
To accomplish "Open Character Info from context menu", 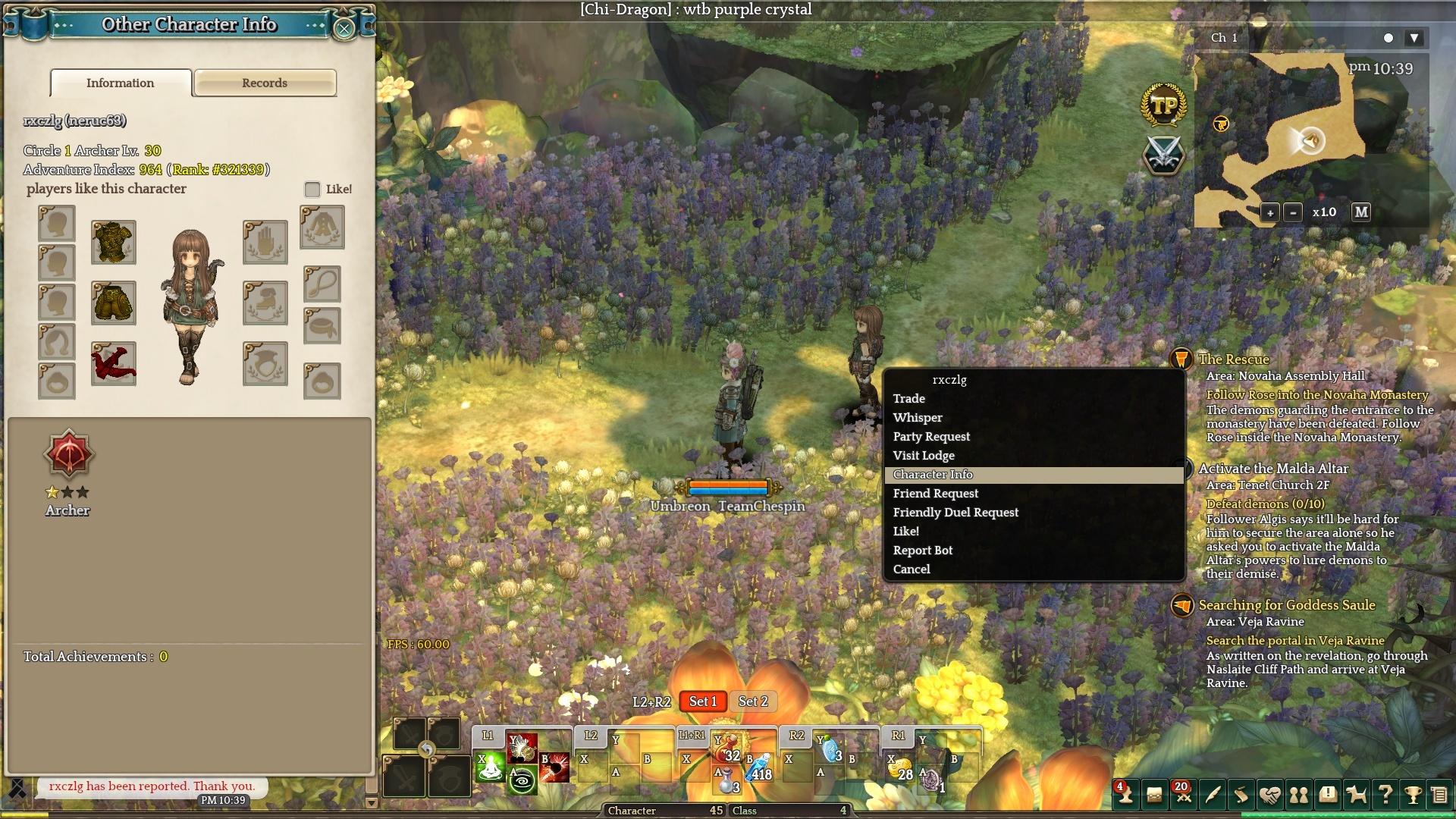I will tap(933, 475).
